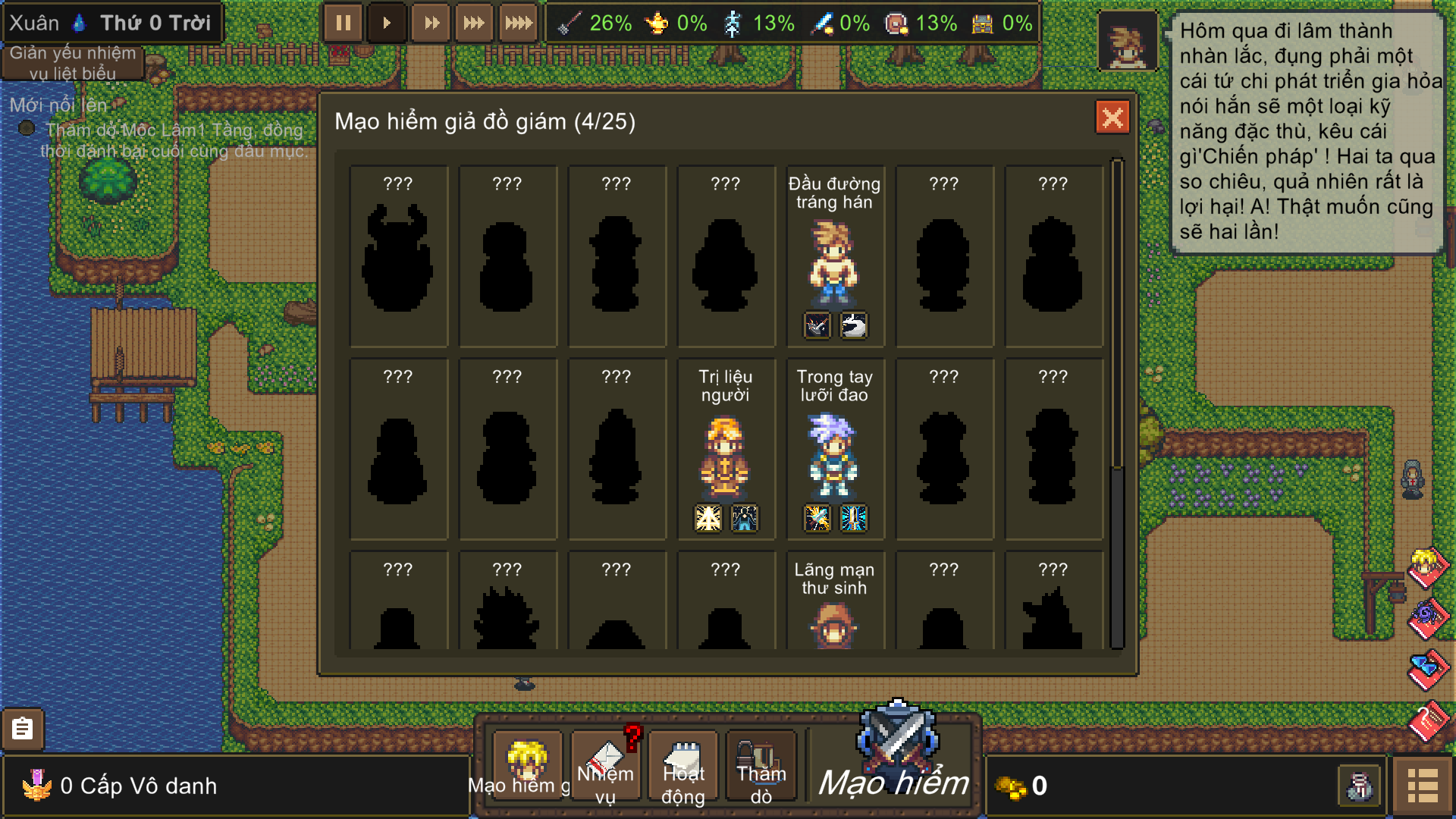Image resolution: width=1456 pixels, height=819 pixels.
Task: Select the Trong tay lưỡi đao adventurer card
Action: pos(834,449)
